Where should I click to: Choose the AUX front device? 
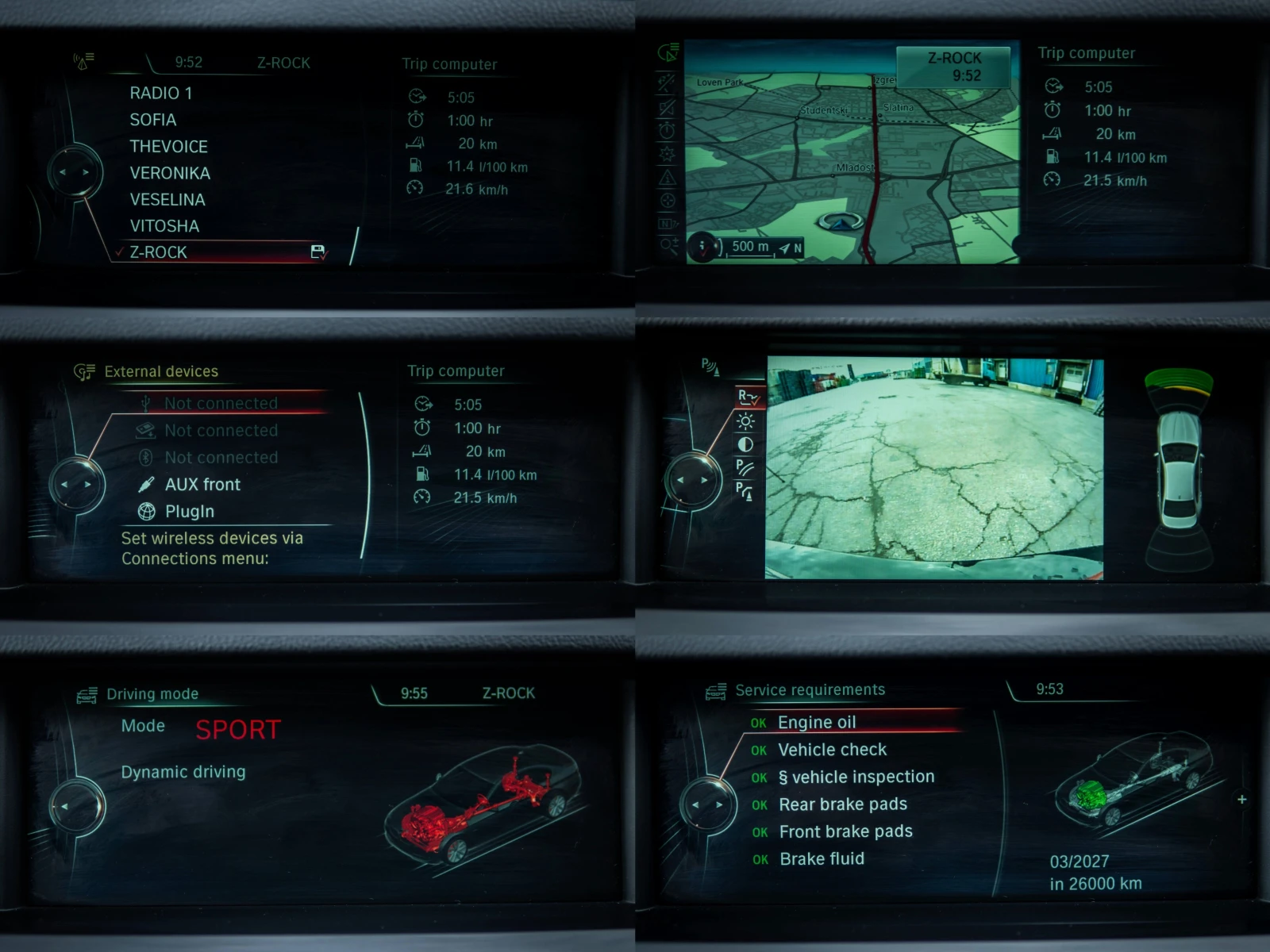click(202, 485)
